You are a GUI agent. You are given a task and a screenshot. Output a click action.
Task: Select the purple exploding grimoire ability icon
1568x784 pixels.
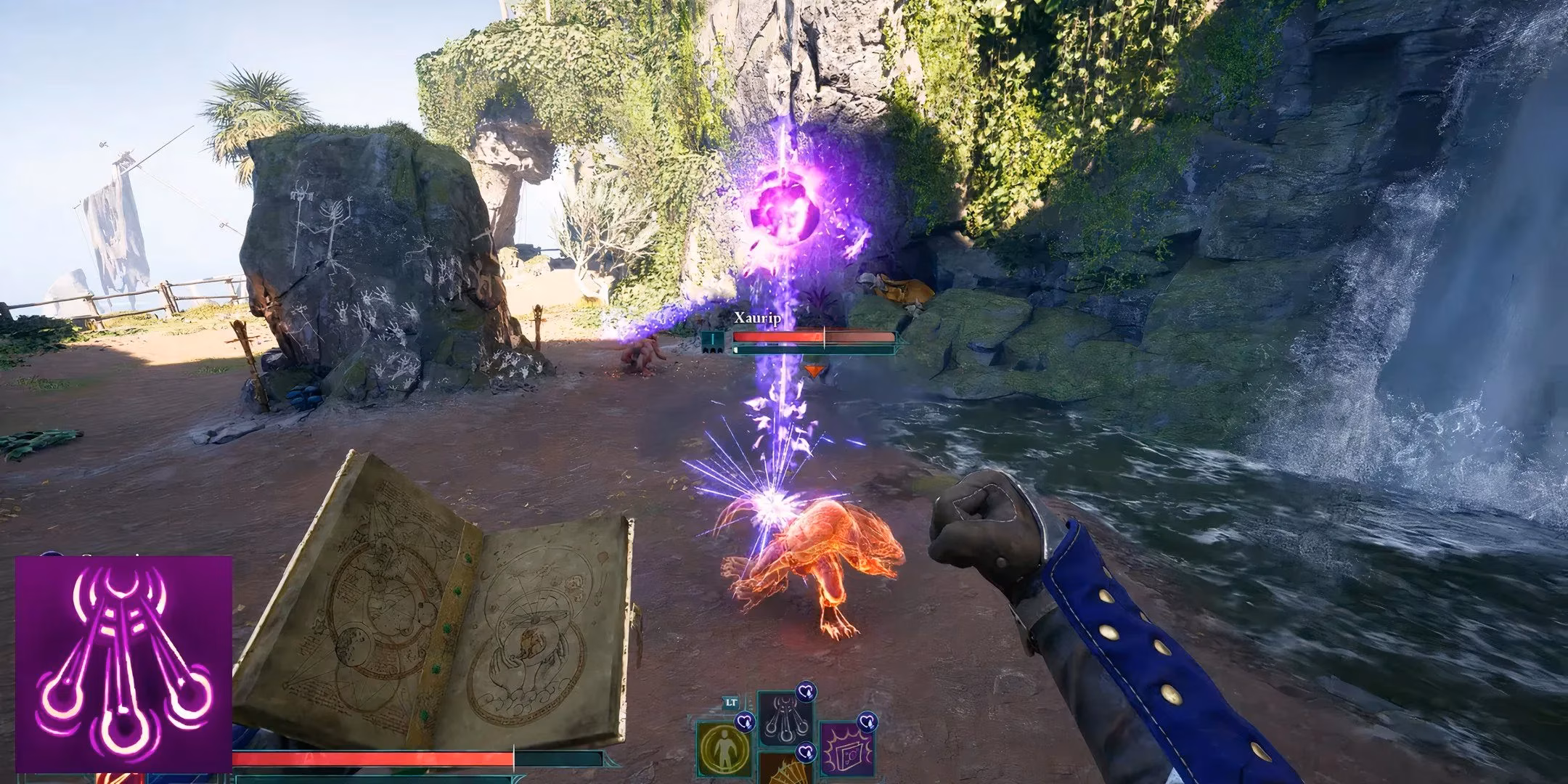(x=846, y=751)
